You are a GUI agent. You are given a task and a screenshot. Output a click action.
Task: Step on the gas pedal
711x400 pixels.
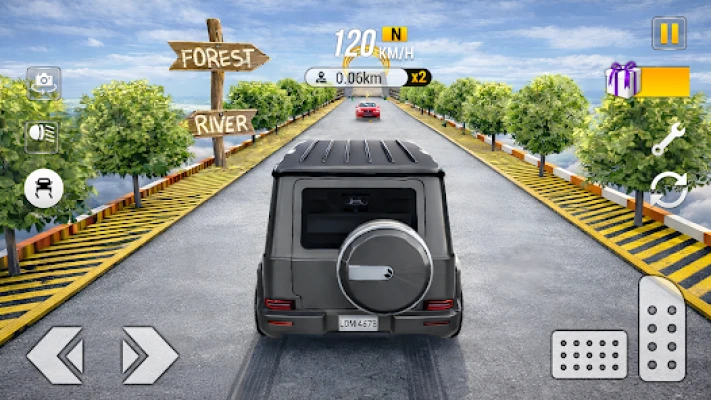(662, 327)
